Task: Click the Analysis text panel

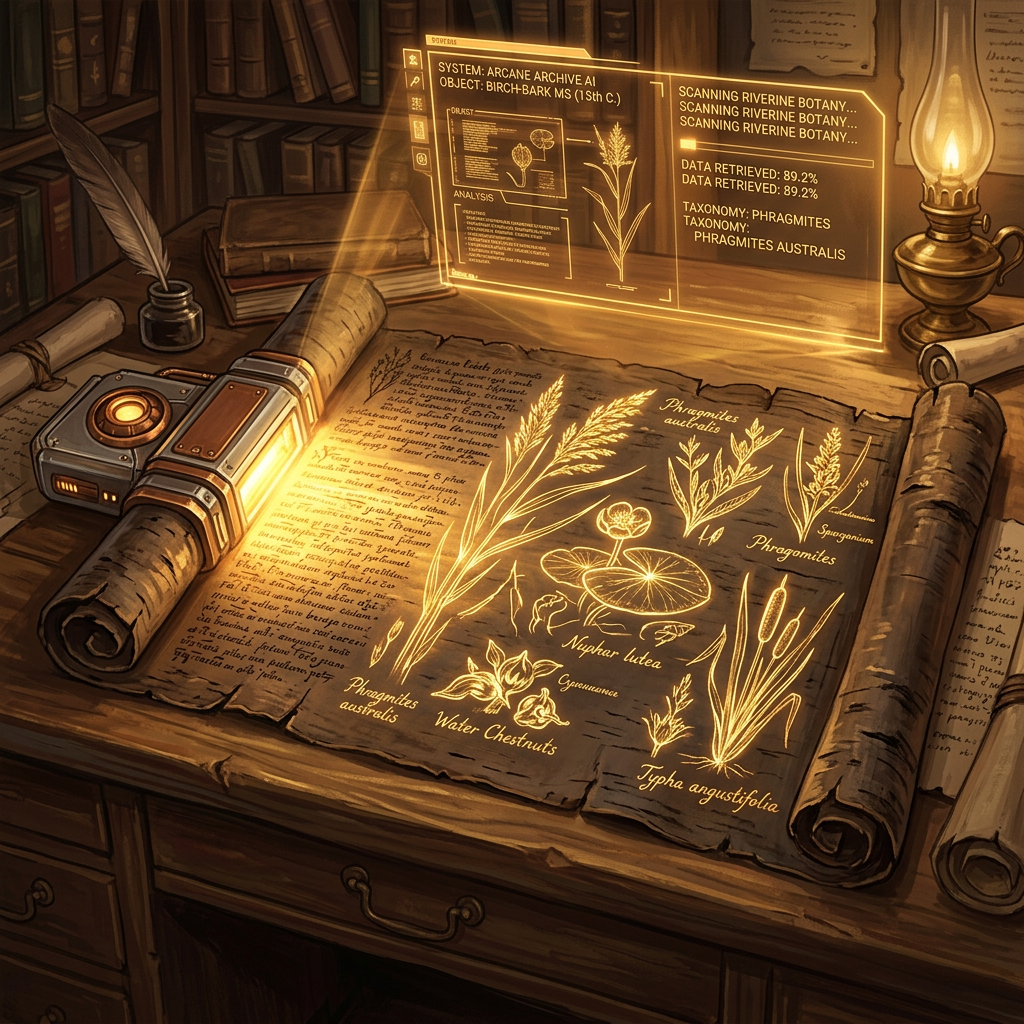Action: click(x=510, y=241)
